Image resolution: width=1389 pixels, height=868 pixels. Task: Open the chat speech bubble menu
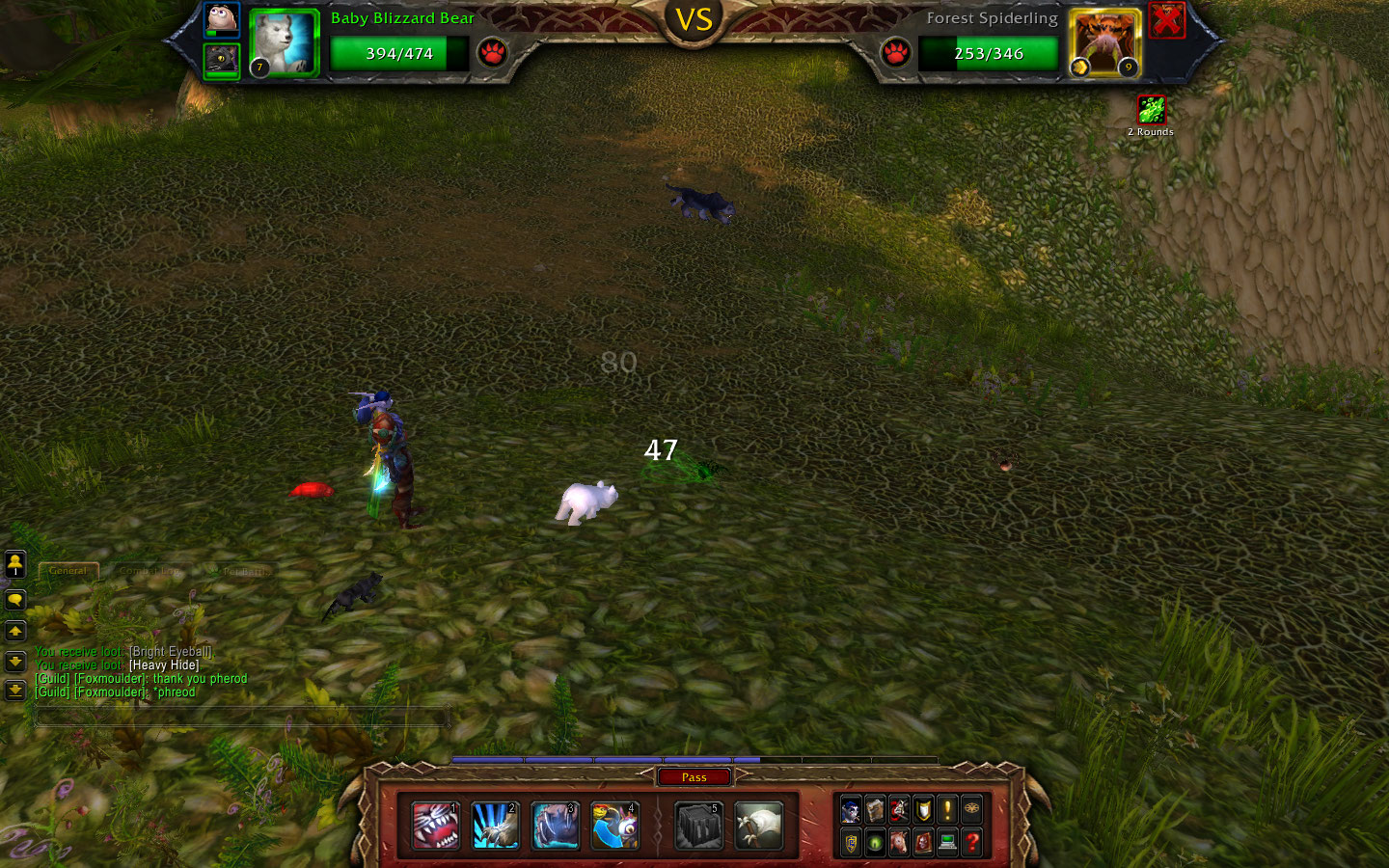[x=15, y=600]
